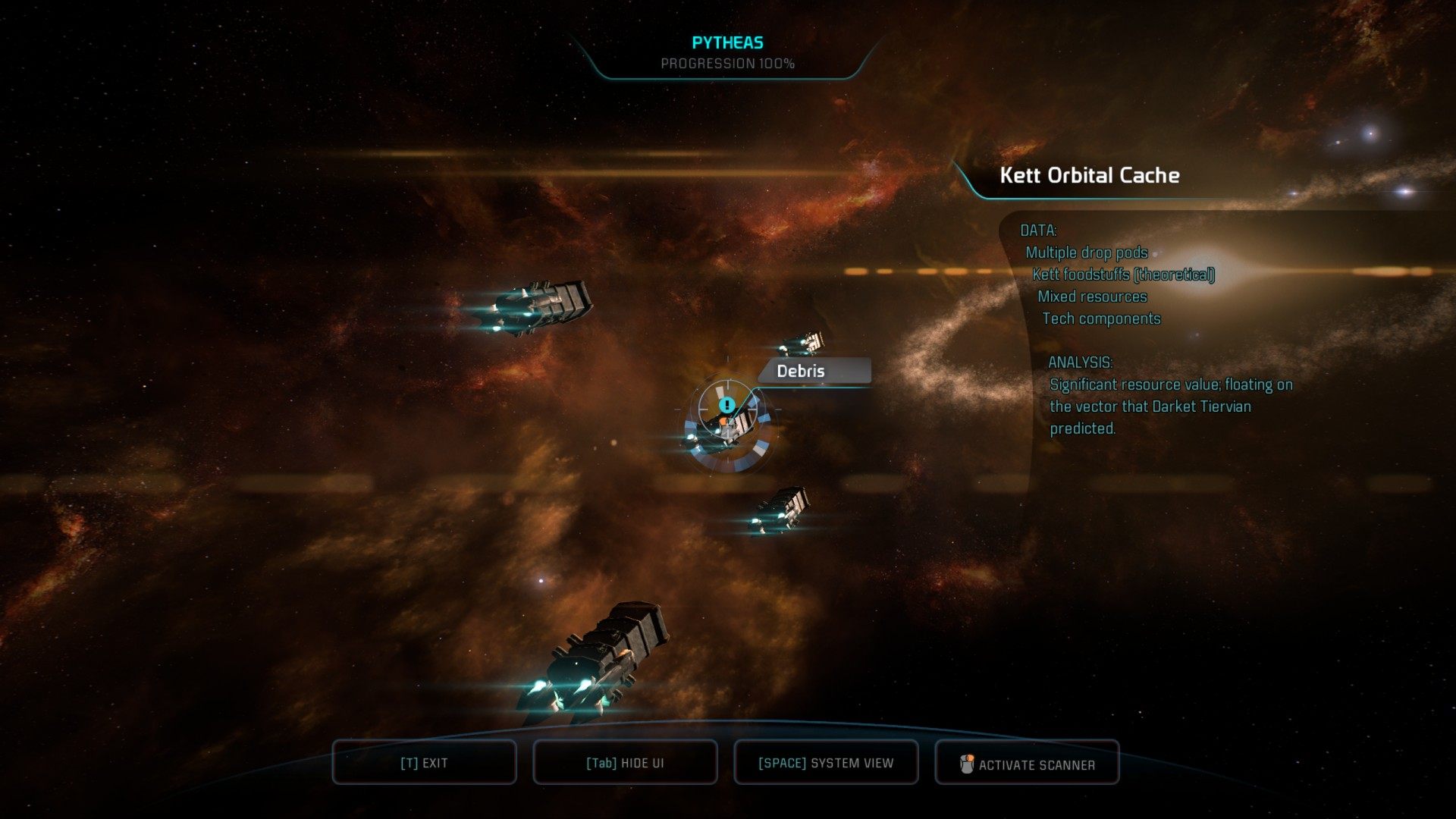Switch to System View
The height and width of the screenshot is (819, 1456).
tap(826, 763)
